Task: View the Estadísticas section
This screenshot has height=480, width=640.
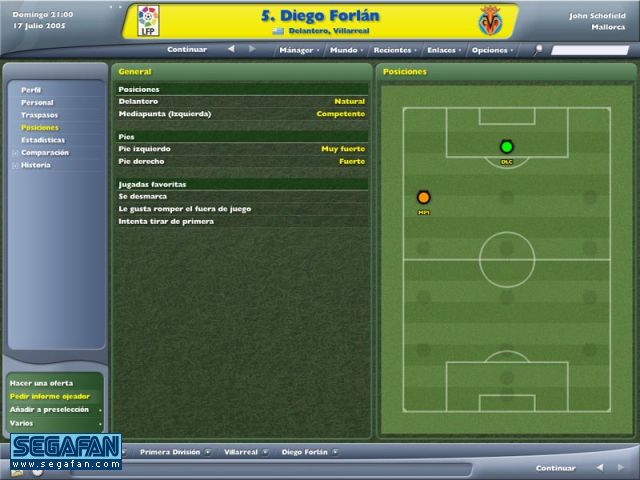Action: pos(43,140)
